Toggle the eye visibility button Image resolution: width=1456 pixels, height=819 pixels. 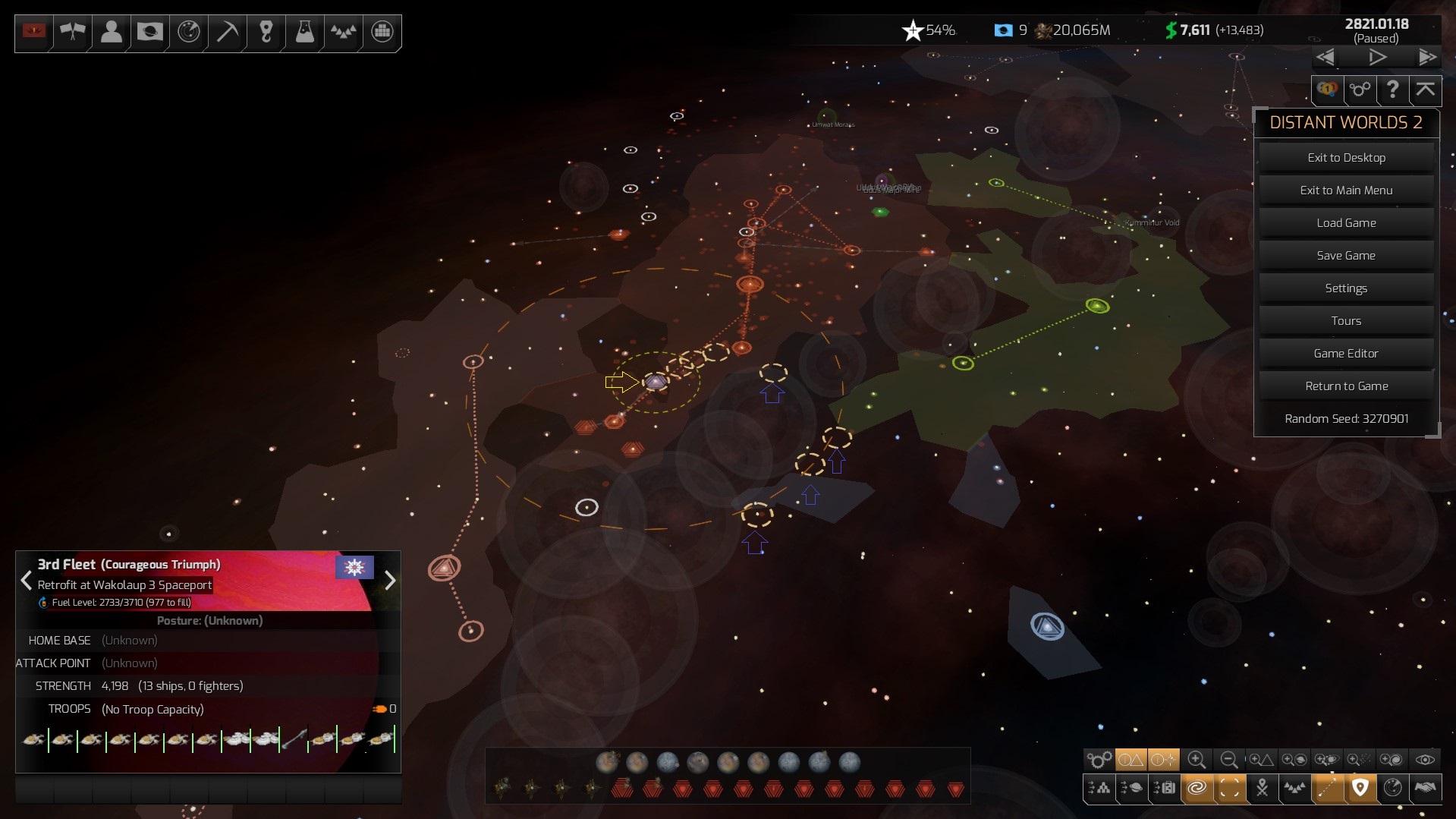(x=1425, y=759)
